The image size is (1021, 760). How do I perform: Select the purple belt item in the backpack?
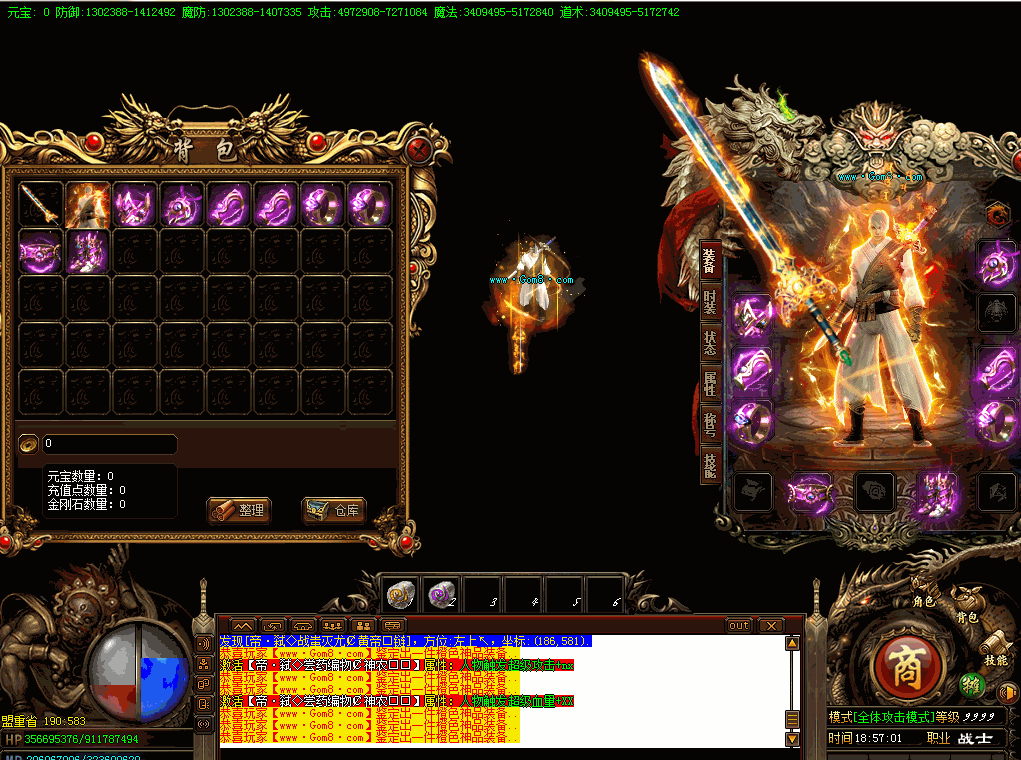tap(41, 251)
